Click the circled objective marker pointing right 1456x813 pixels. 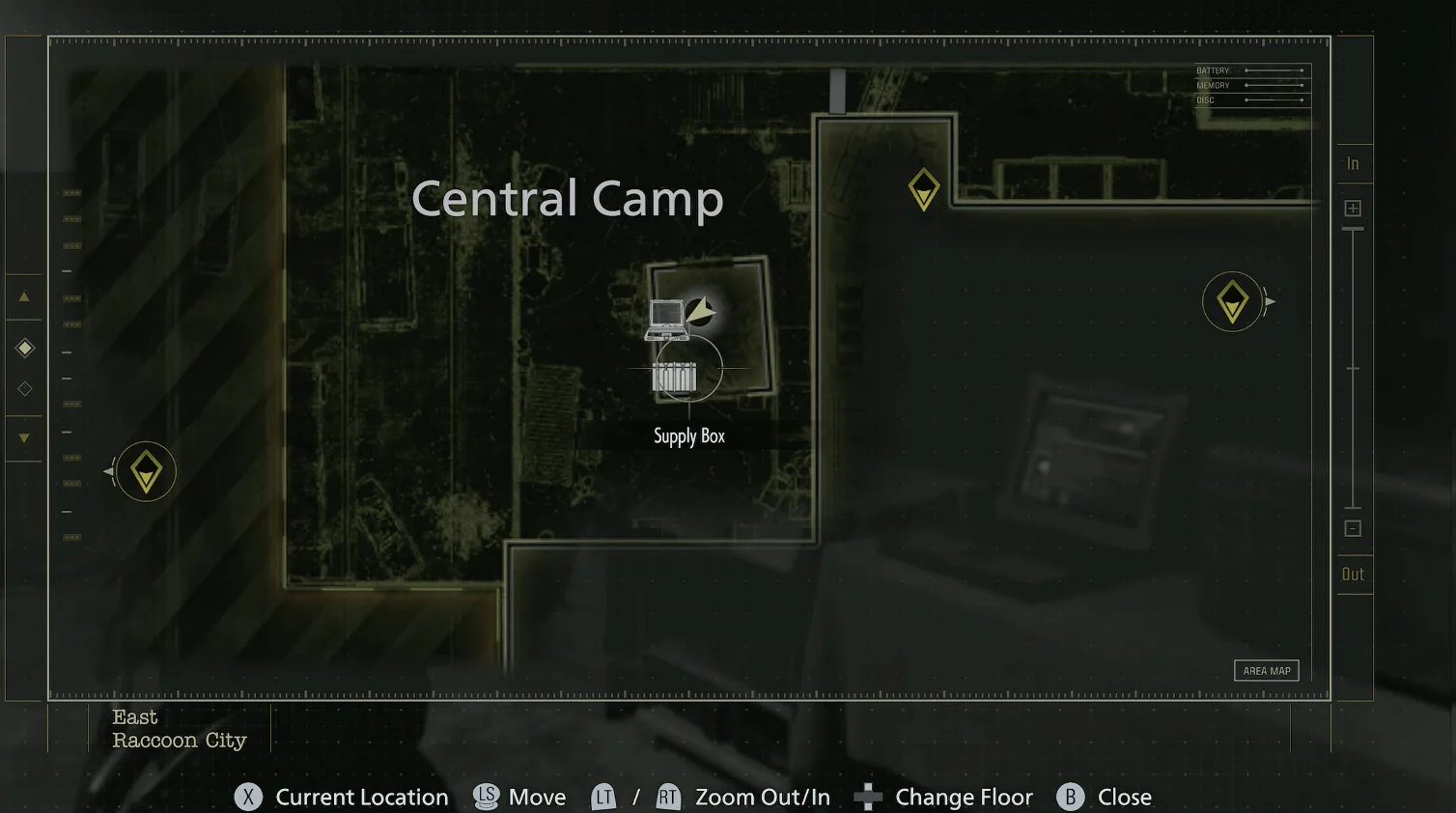pyautogui.click(x=1232, y=302)
